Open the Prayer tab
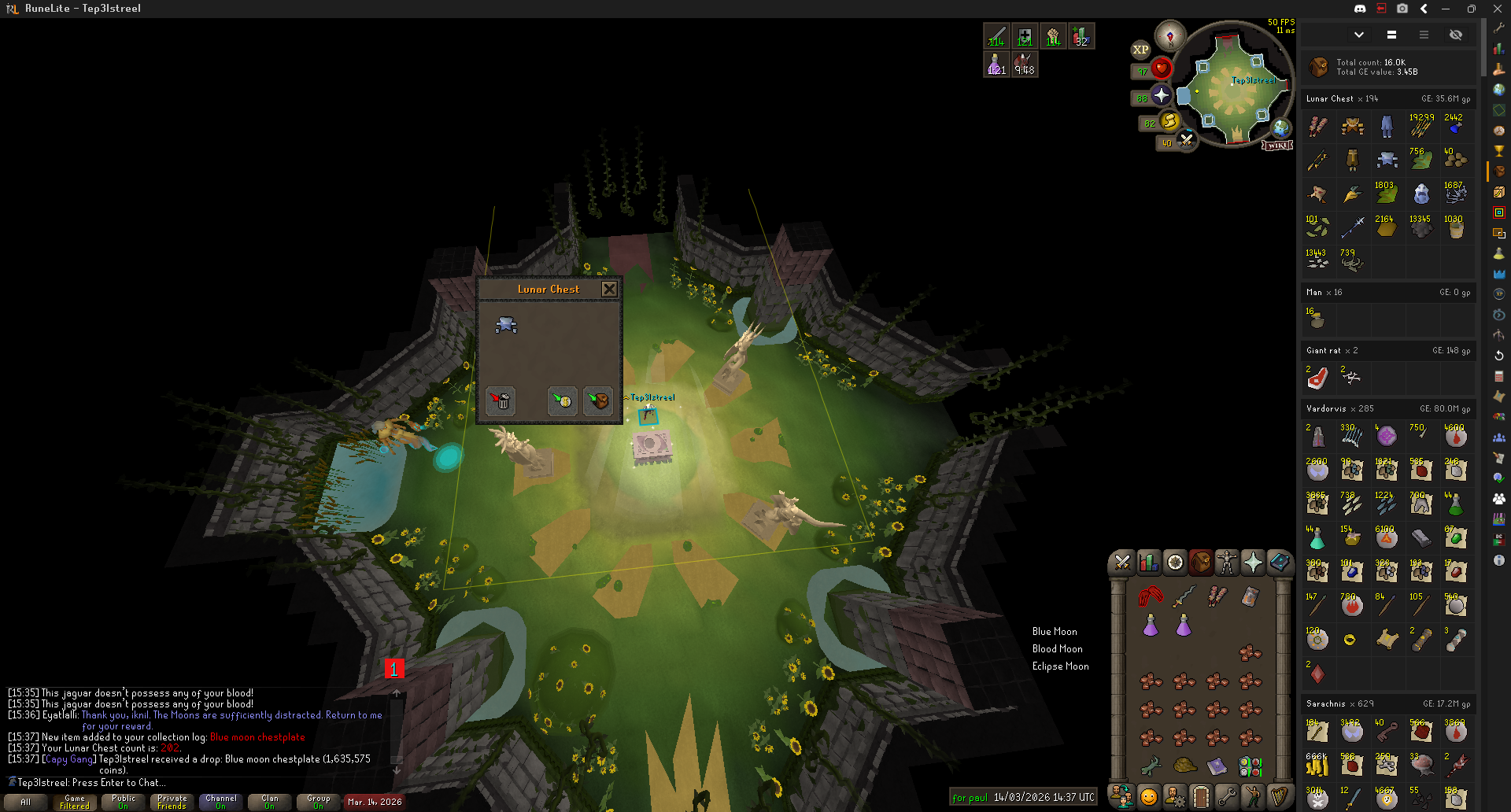 [1253, 562]
